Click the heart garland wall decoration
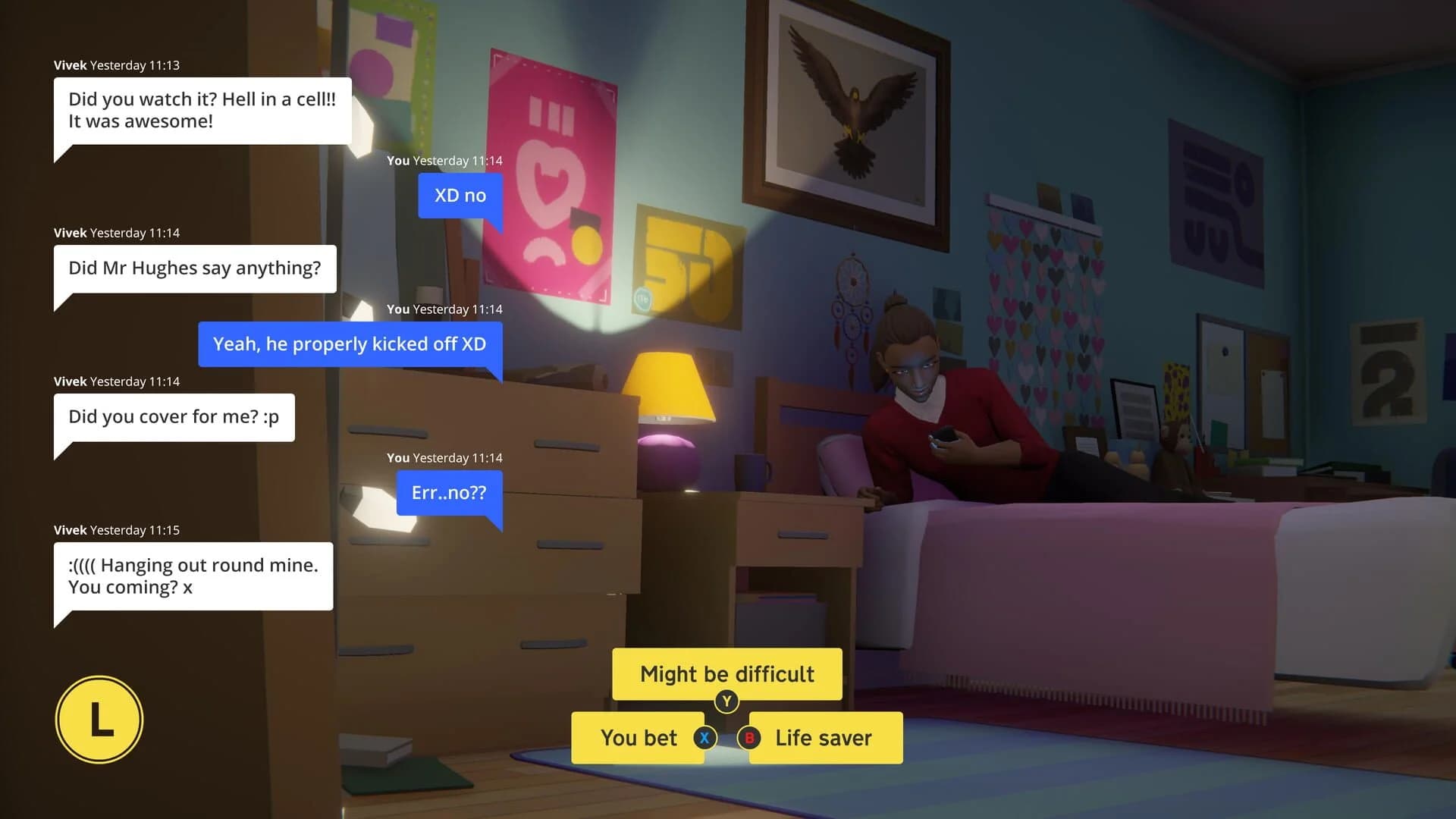The image size is (1456, 819). [1046, 303]
